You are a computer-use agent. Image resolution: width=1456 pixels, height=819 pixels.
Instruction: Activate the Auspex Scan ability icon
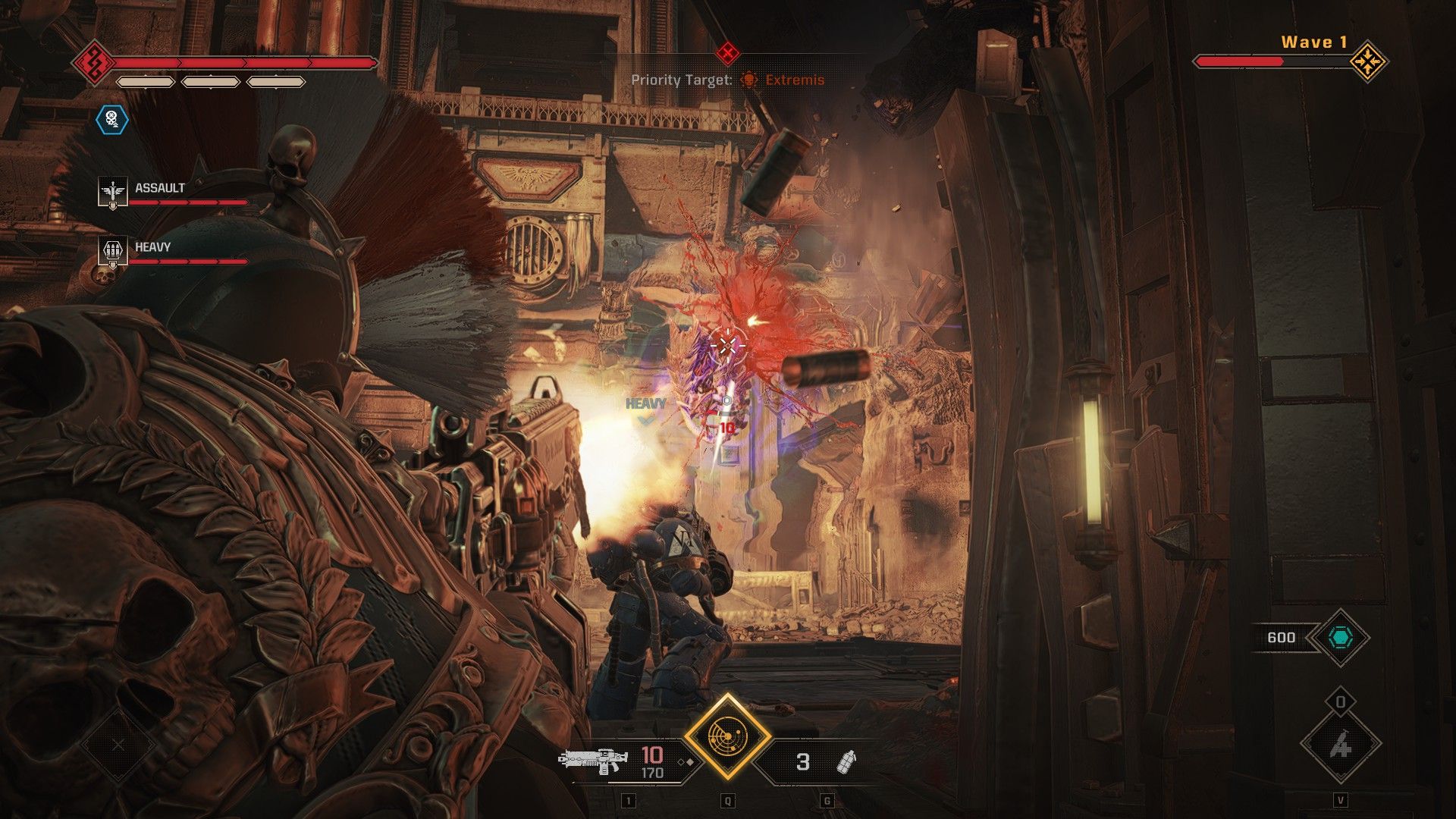(727, 736)
